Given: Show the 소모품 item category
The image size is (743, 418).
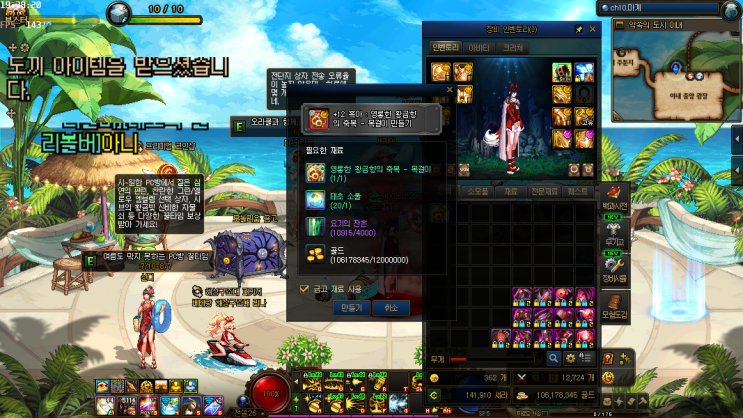Looking at the screenshot, I should [x=478, y=190].
